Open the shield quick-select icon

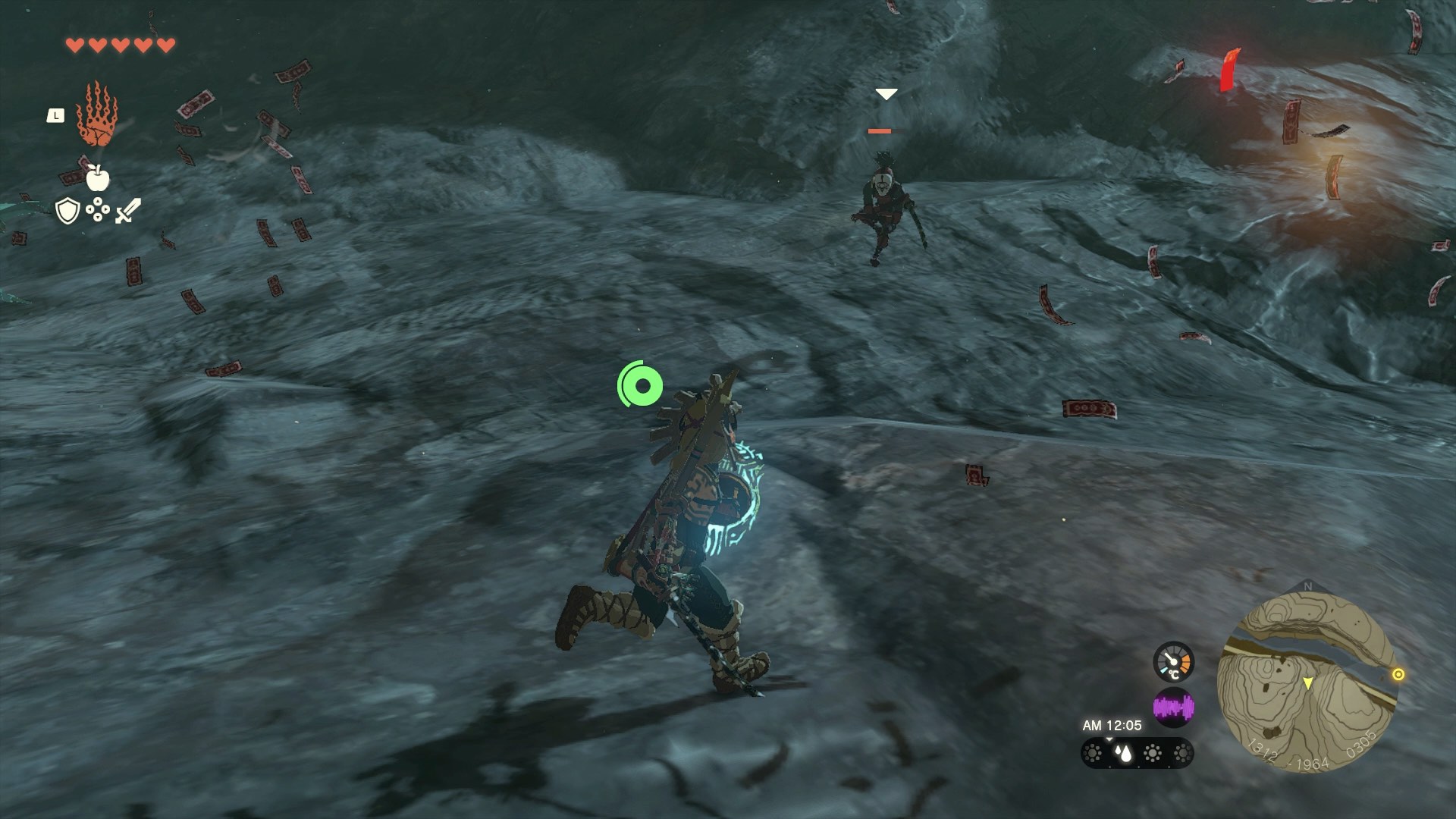point(67,211)
